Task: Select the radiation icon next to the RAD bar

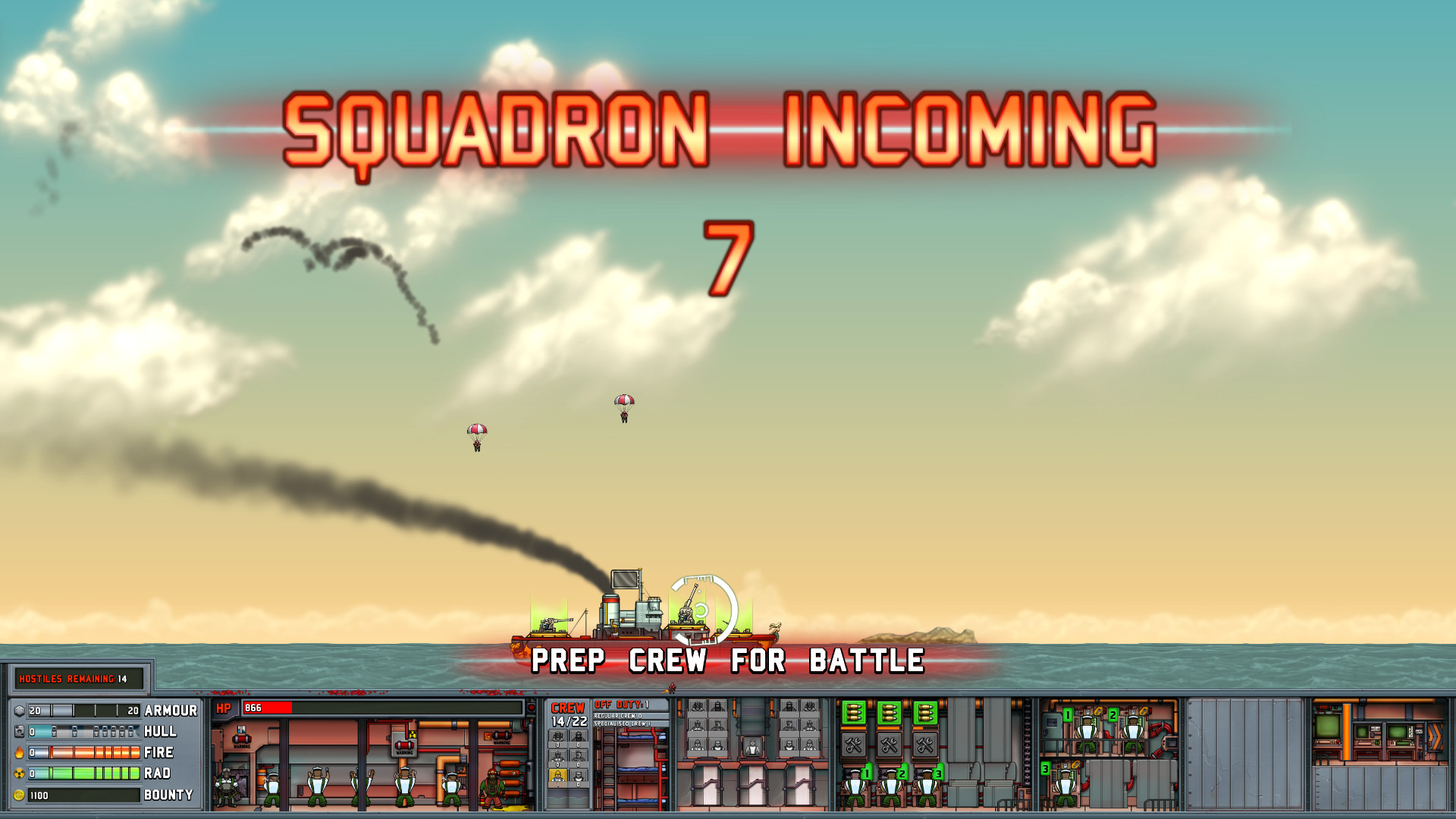Action: pyautogui.click(x=20, y=773)
